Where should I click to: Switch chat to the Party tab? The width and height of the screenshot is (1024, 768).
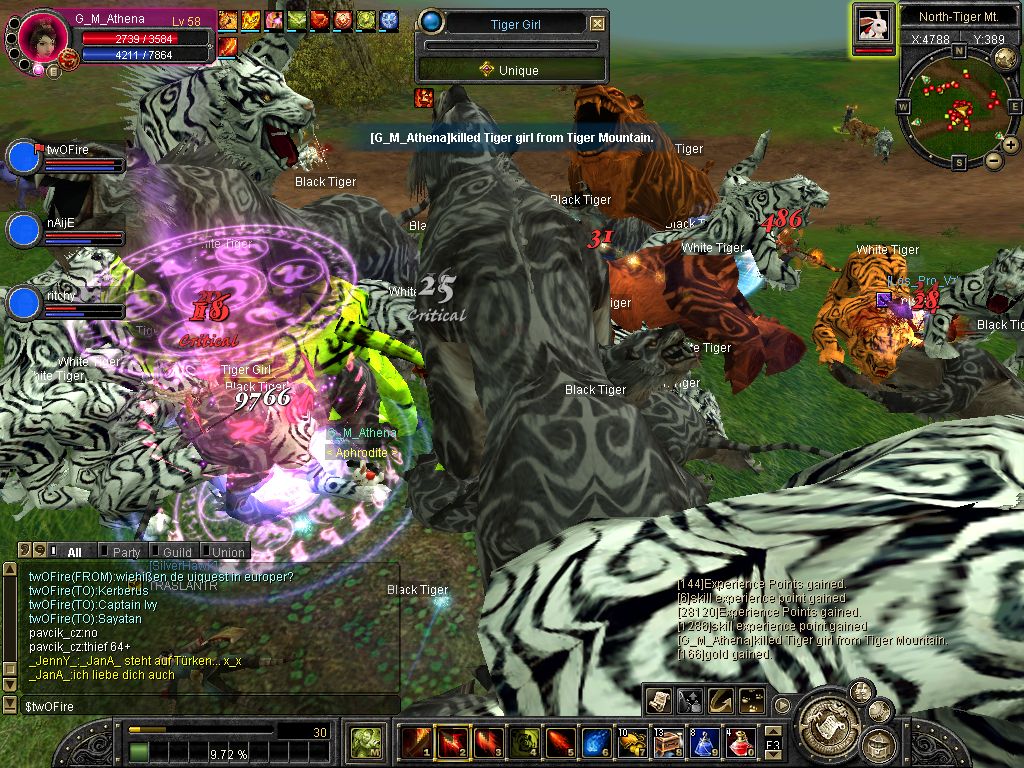click(x=126, y=552)
